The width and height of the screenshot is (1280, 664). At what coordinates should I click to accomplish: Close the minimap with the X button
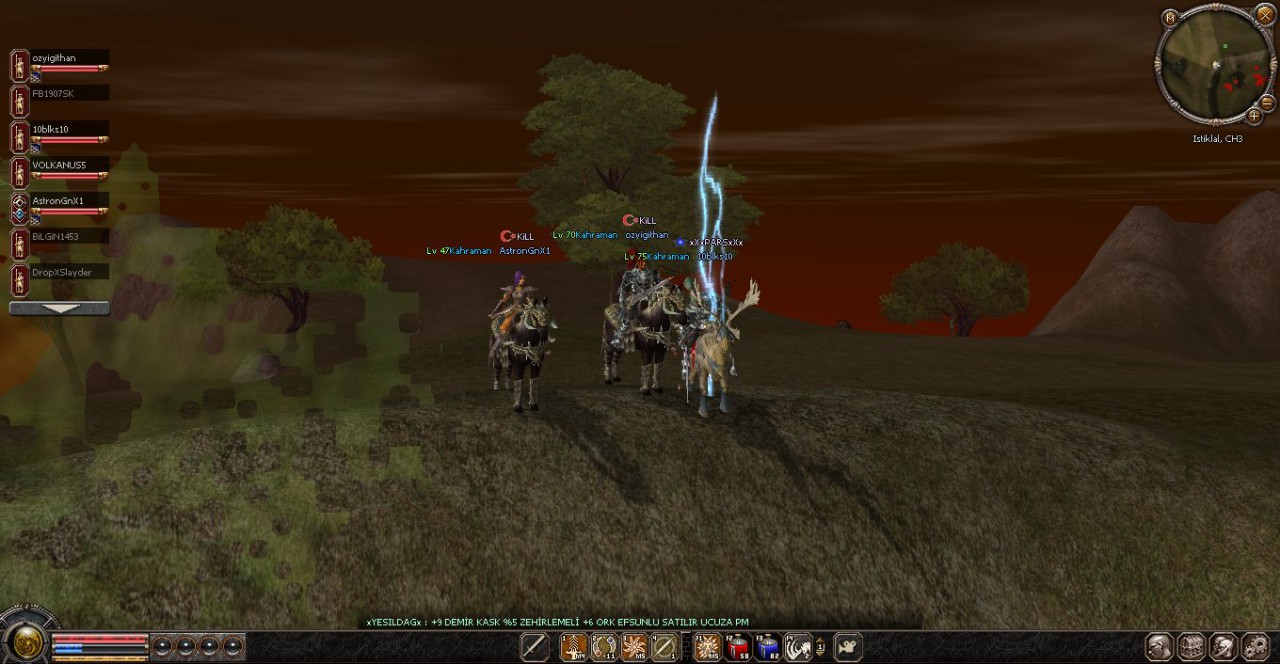[x=1265, y=14]
